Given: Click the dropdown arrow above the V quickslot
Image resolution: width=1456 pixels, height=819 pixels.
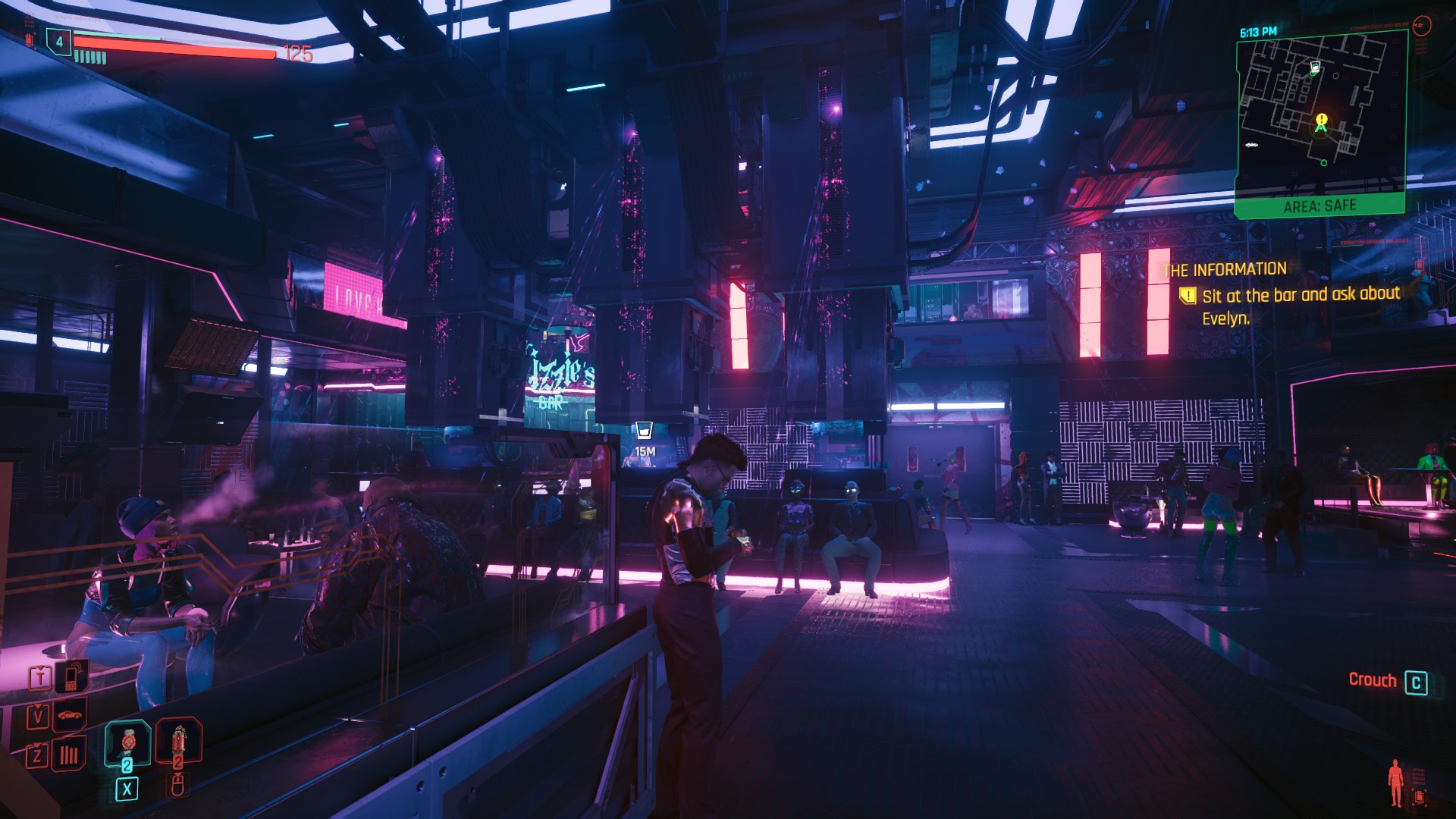Looking at the screenshot, I should tap(38, 705).
